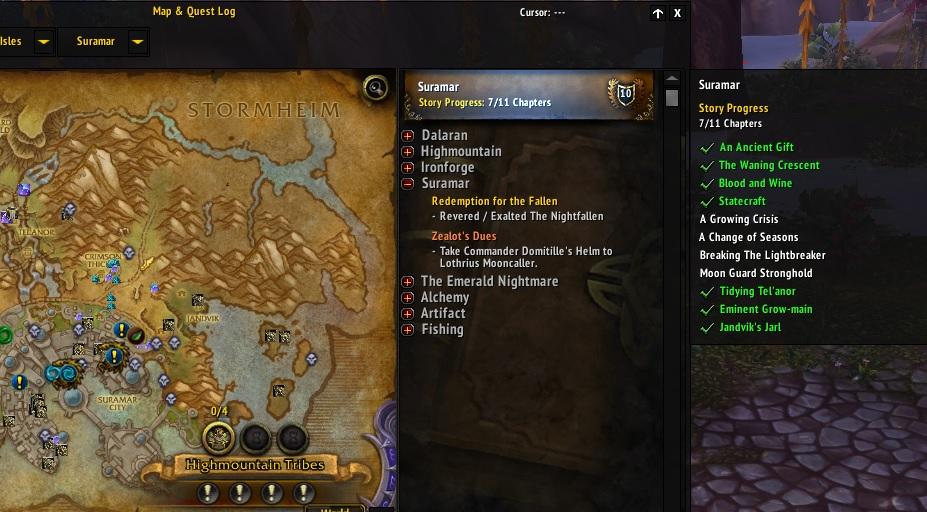Minimize the map with the arrow button

(x=657, y=13)
